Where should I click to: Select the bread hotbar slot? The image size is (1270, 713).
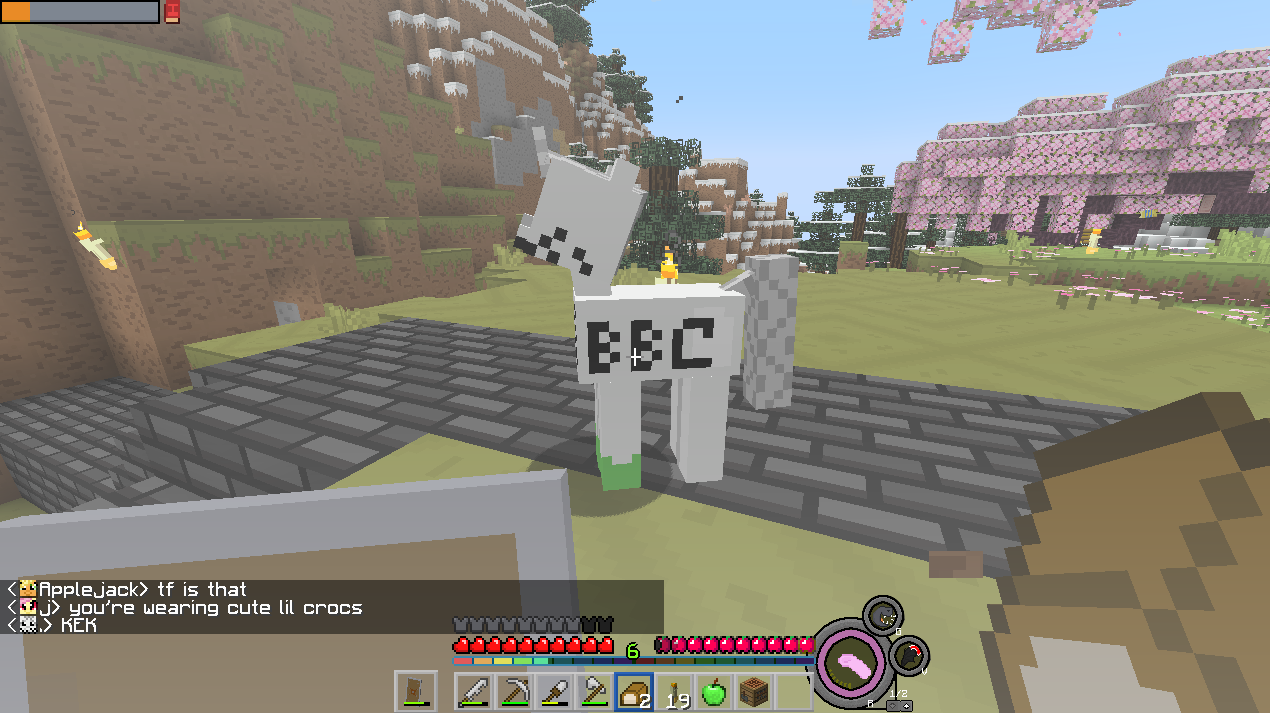(x=634, y=692)
